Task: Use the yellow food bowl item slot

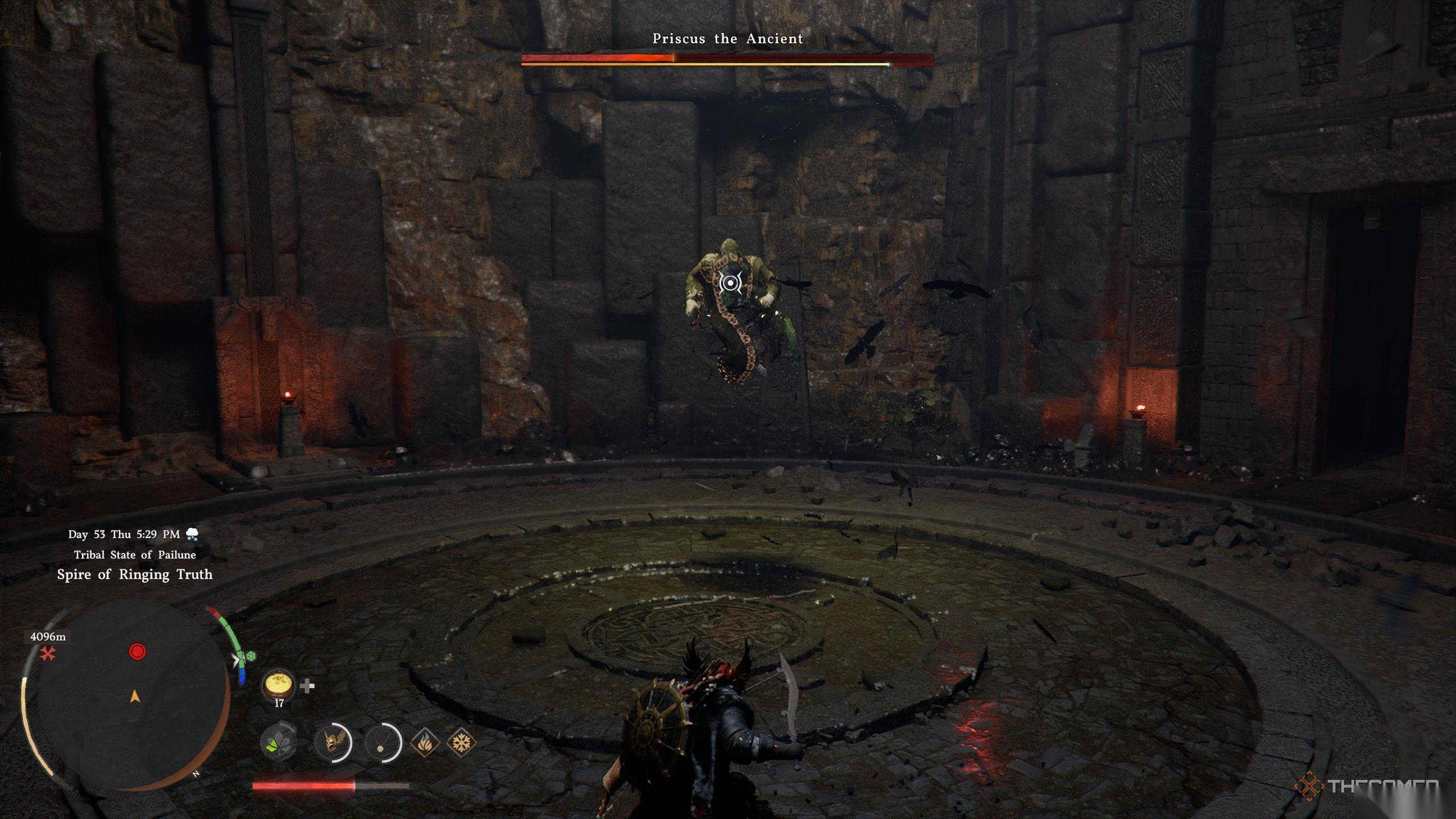Action: 279,686
